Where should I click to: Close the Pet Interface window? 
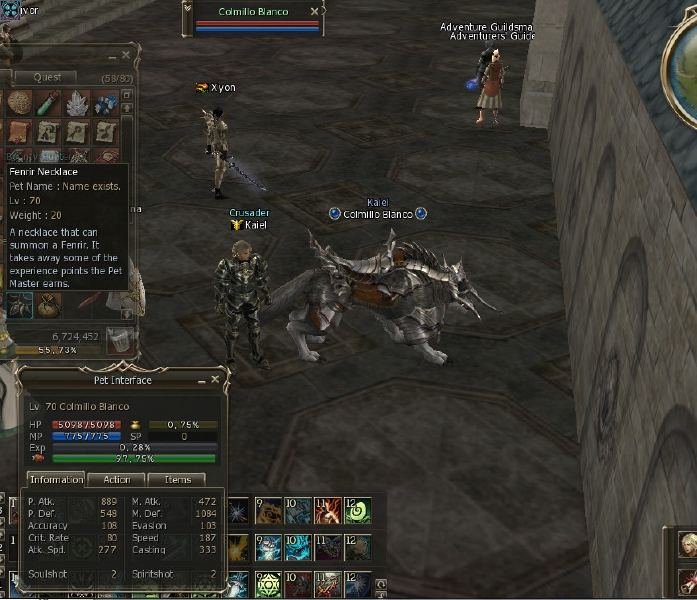215,380
